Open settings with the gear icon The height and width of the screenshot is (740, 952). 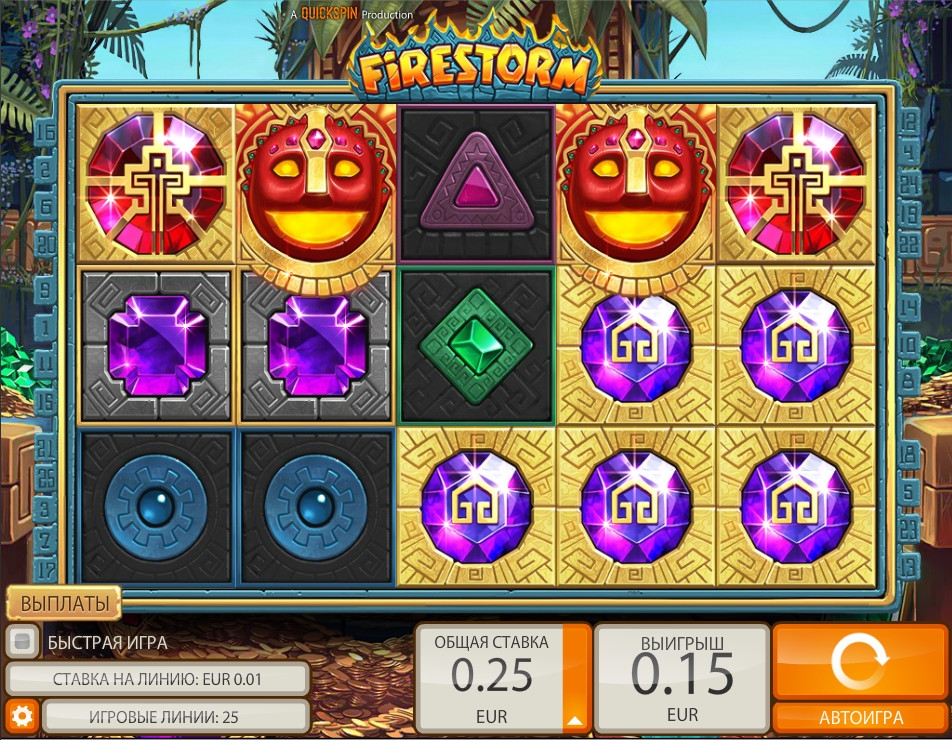point(22,716)
